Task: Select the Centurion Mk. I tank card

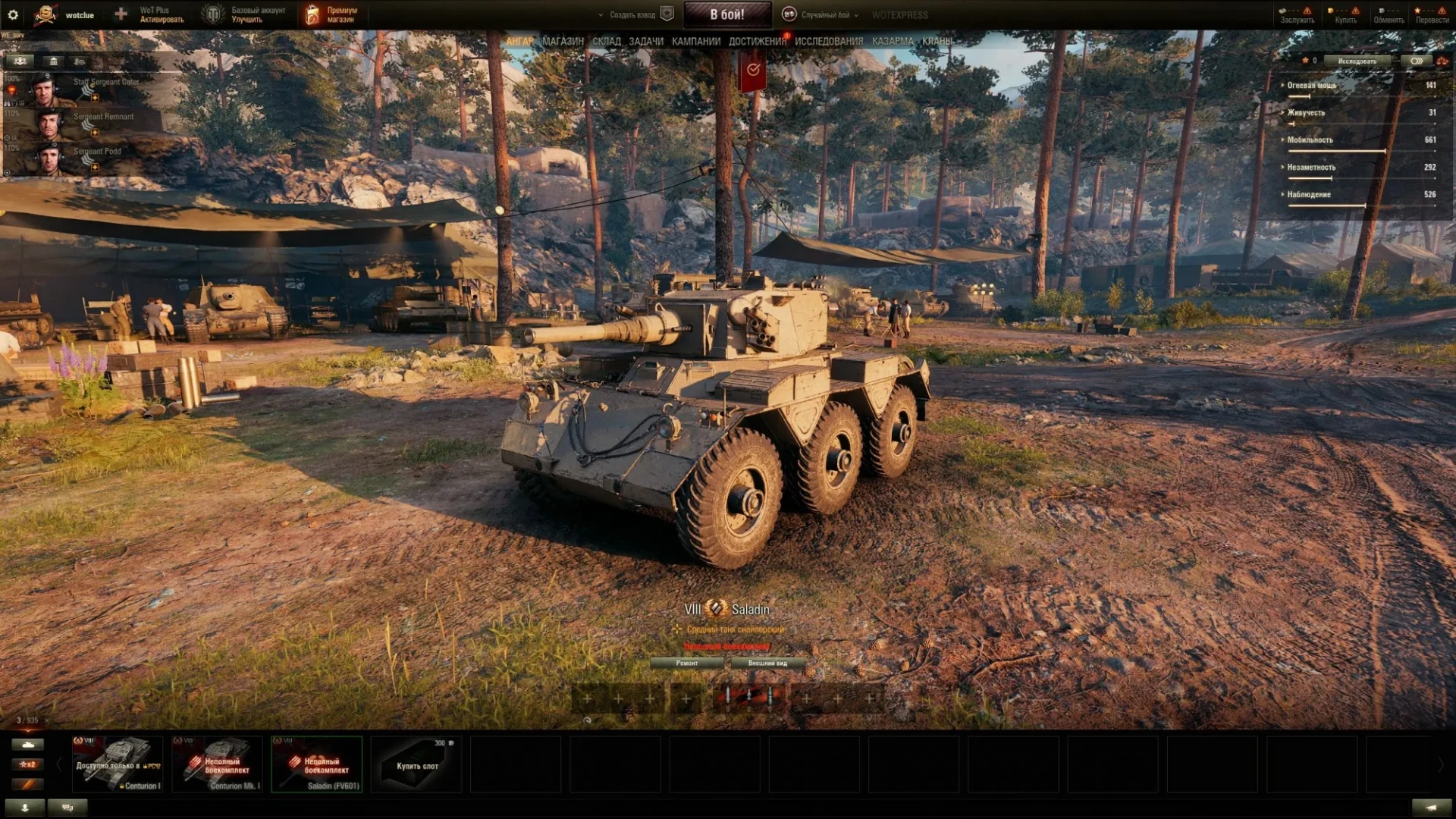Action: pyautogui.click(x=218, y=764)
